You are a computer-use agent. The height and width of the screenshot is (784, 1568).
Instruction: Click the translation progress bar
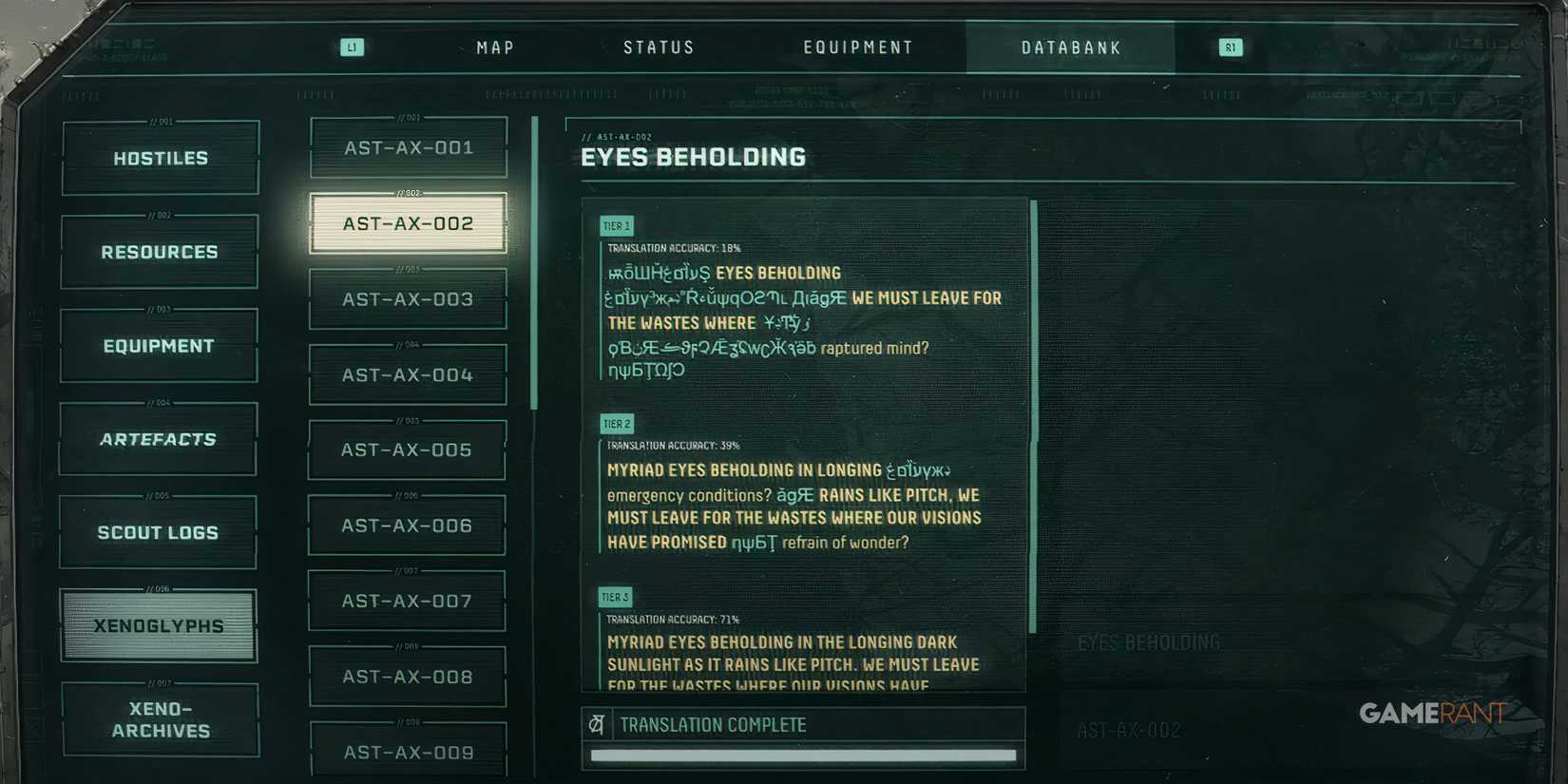click(805, 755)
